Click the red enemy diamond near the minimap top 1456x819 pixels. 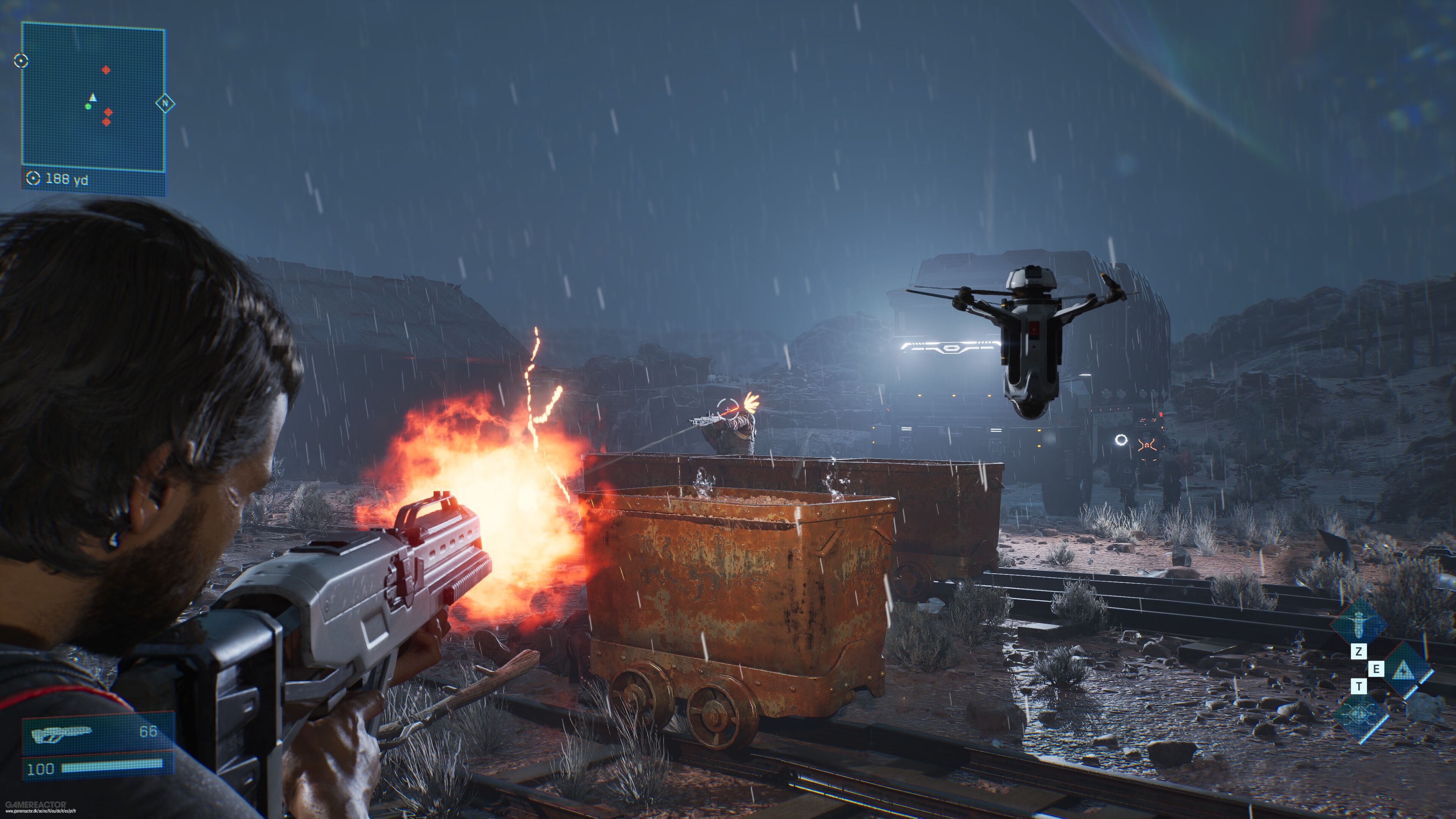106,70
